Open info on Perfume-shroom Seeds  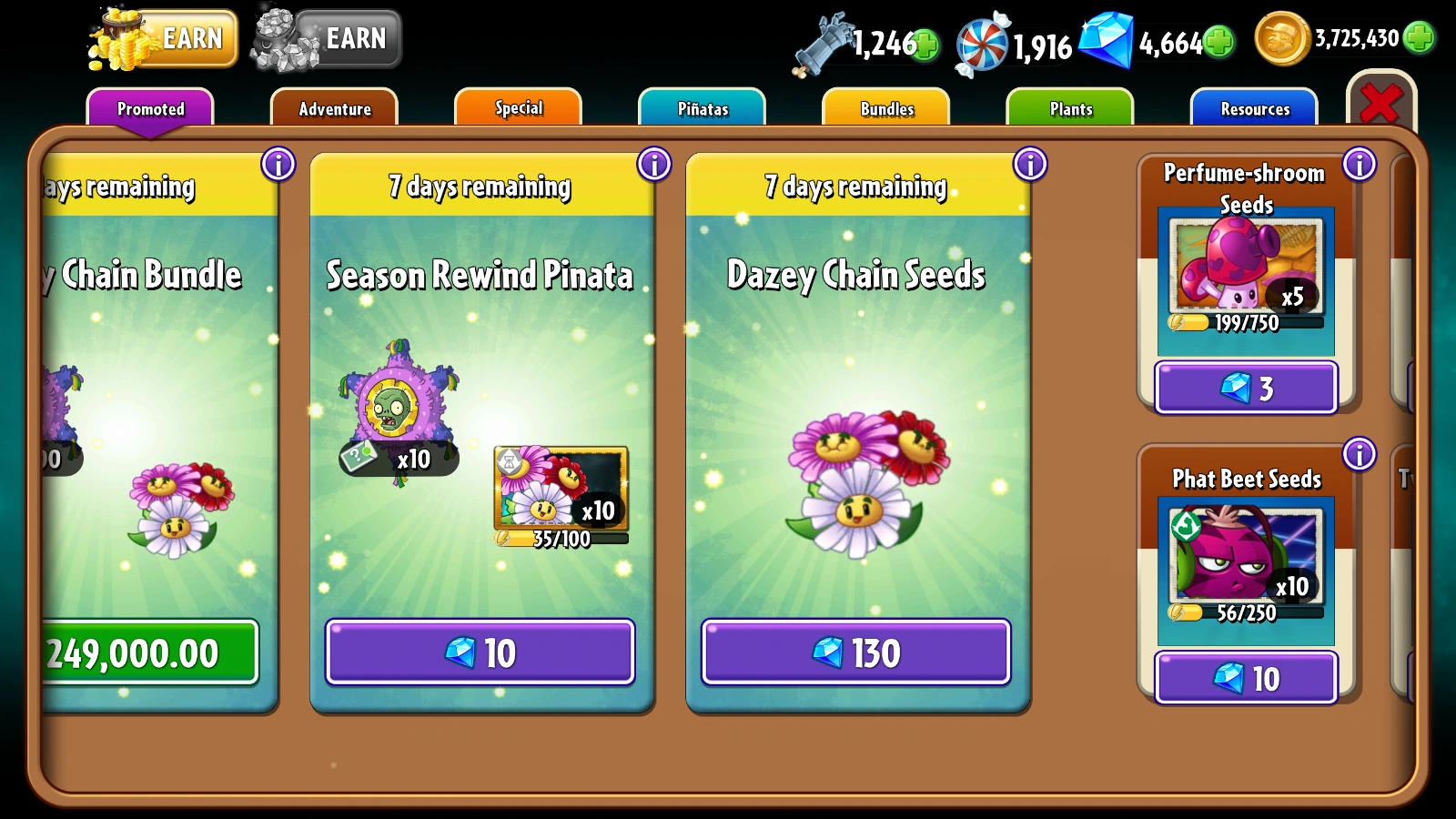pos(1360,166)
